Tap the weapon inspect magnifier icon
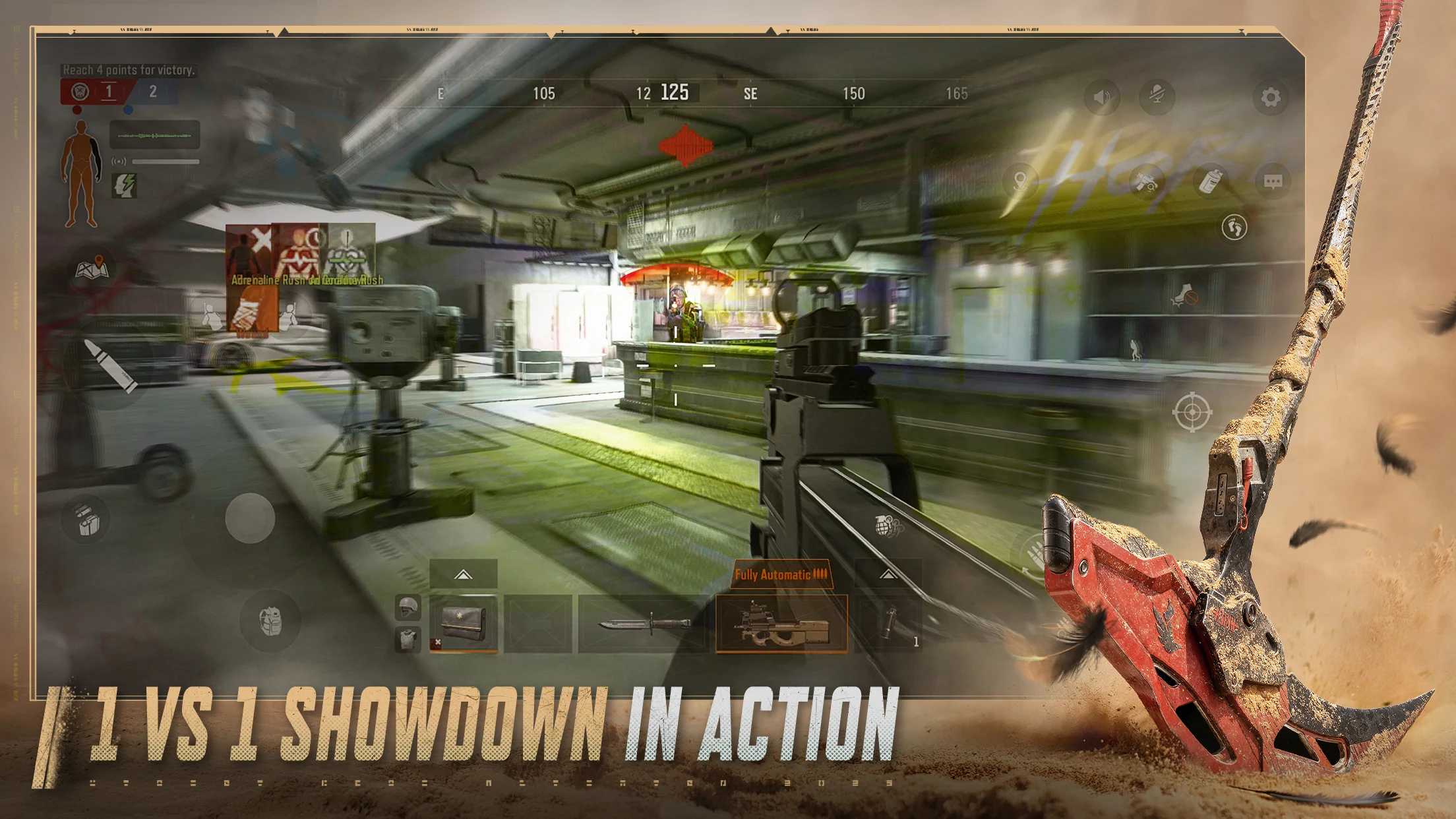The image size is (1456, 819). point(1146,180)
